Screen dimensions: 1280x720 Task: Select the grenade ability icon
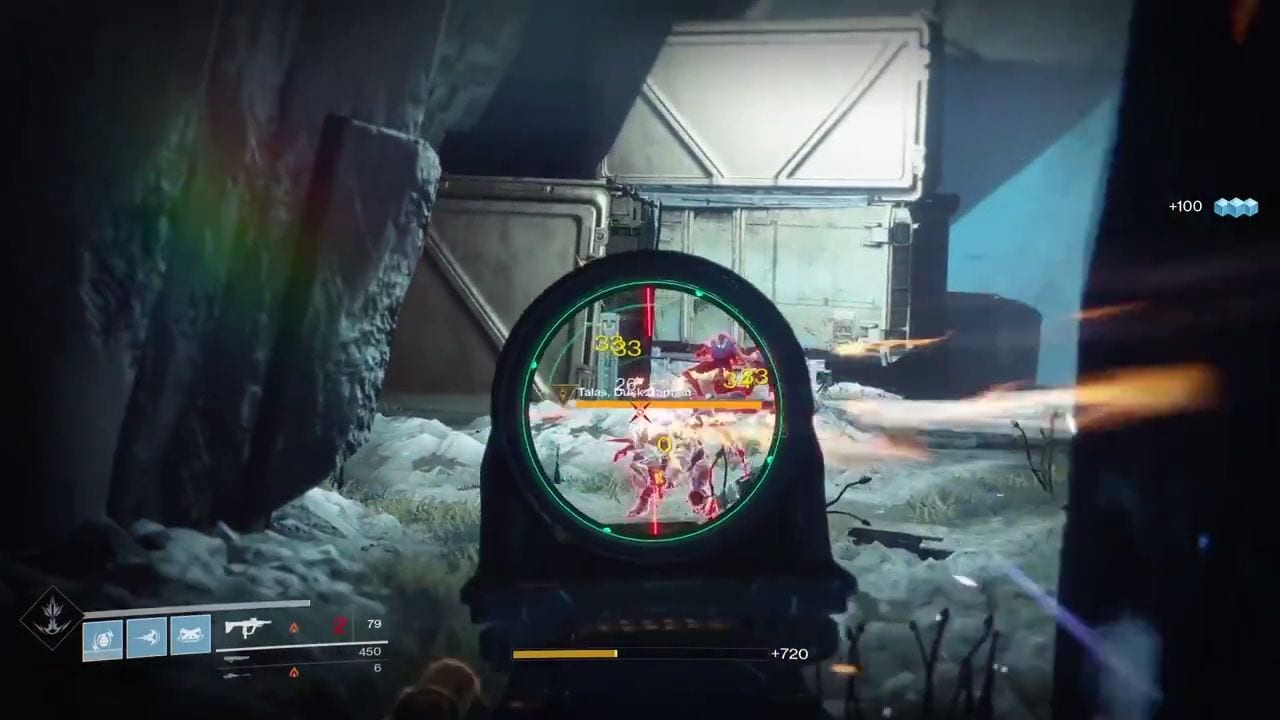(103, 638)
